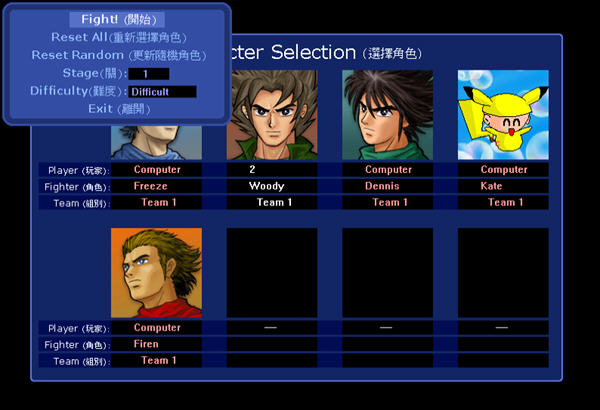600x410 pixels.
Task: Pick the Dennis character portrait
Action: point(388,115)
